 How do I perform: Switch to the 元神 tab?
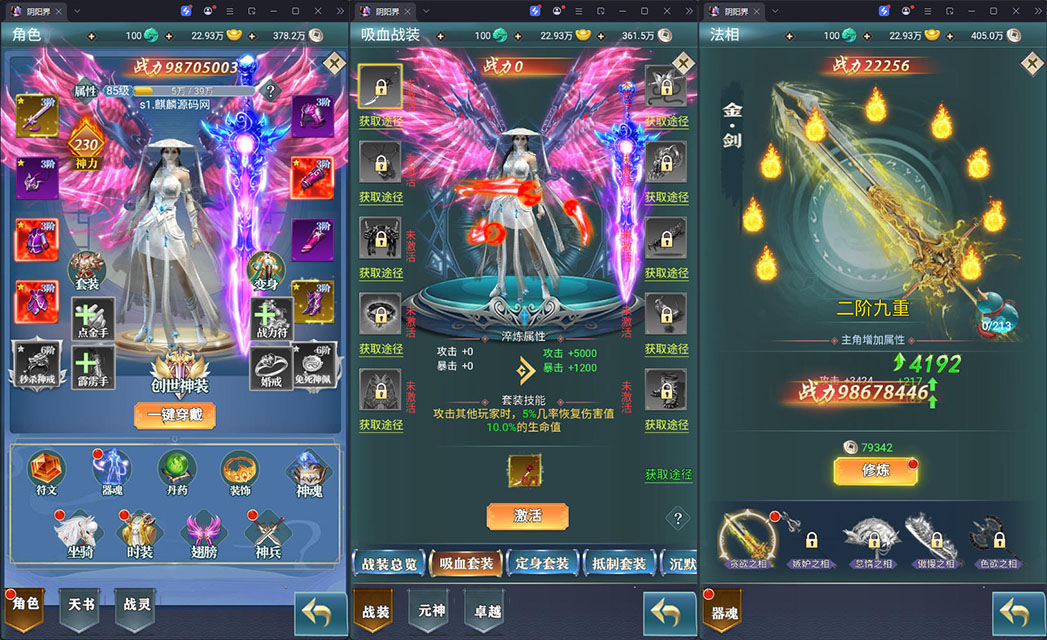430,611
